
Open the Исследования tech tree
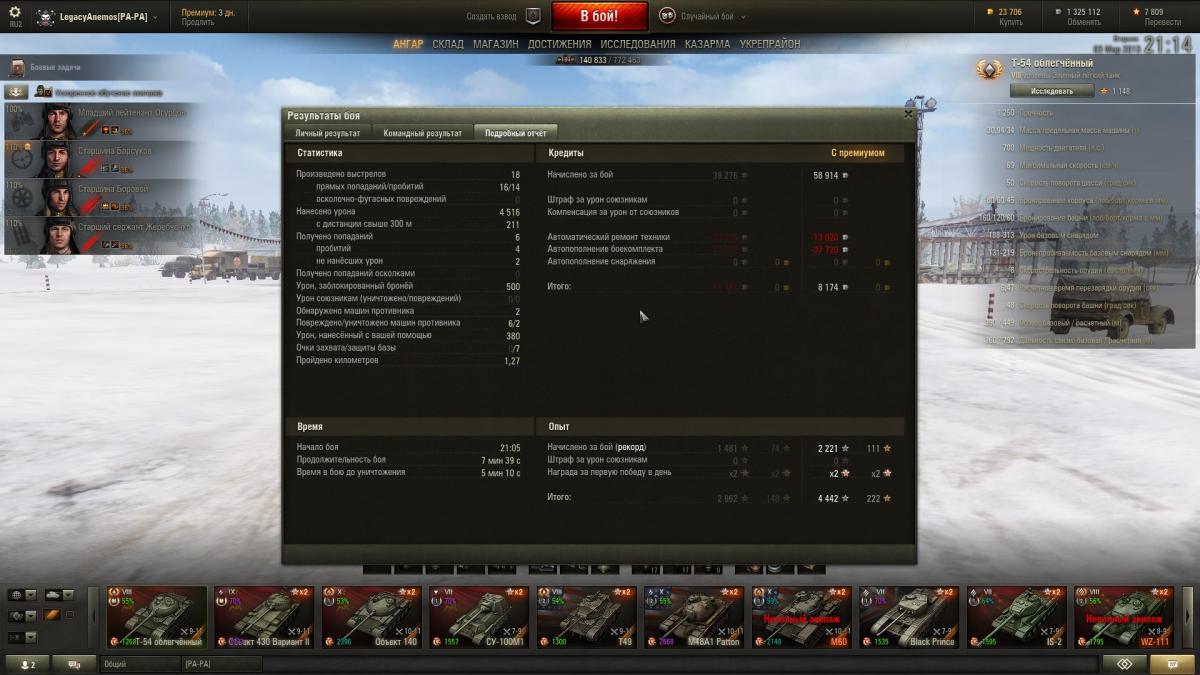(637, 44)
